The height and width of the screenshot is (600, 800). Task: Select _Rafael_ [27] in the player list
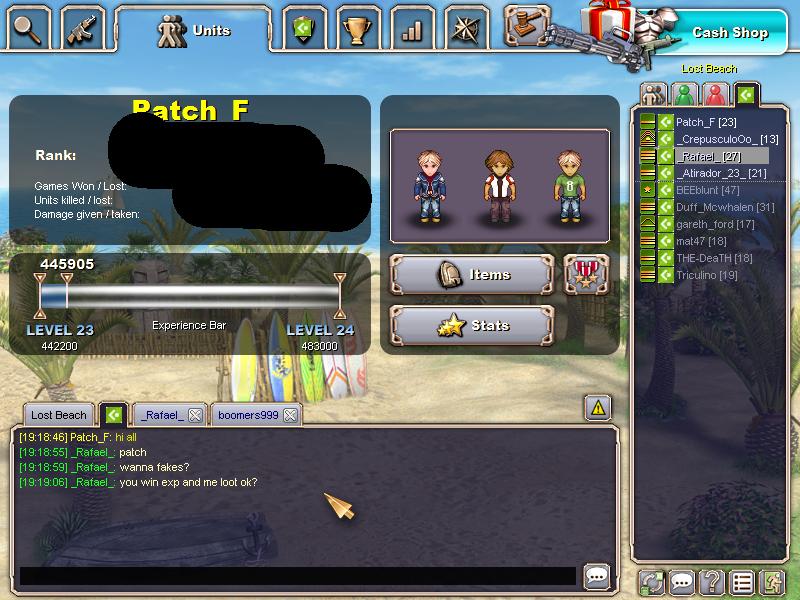point(708,157)
